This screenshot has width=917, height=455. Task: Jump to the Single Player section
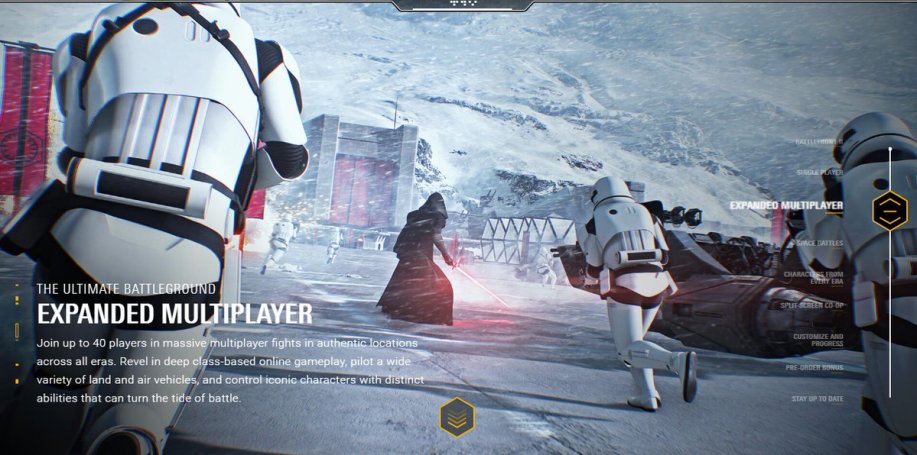819,173
